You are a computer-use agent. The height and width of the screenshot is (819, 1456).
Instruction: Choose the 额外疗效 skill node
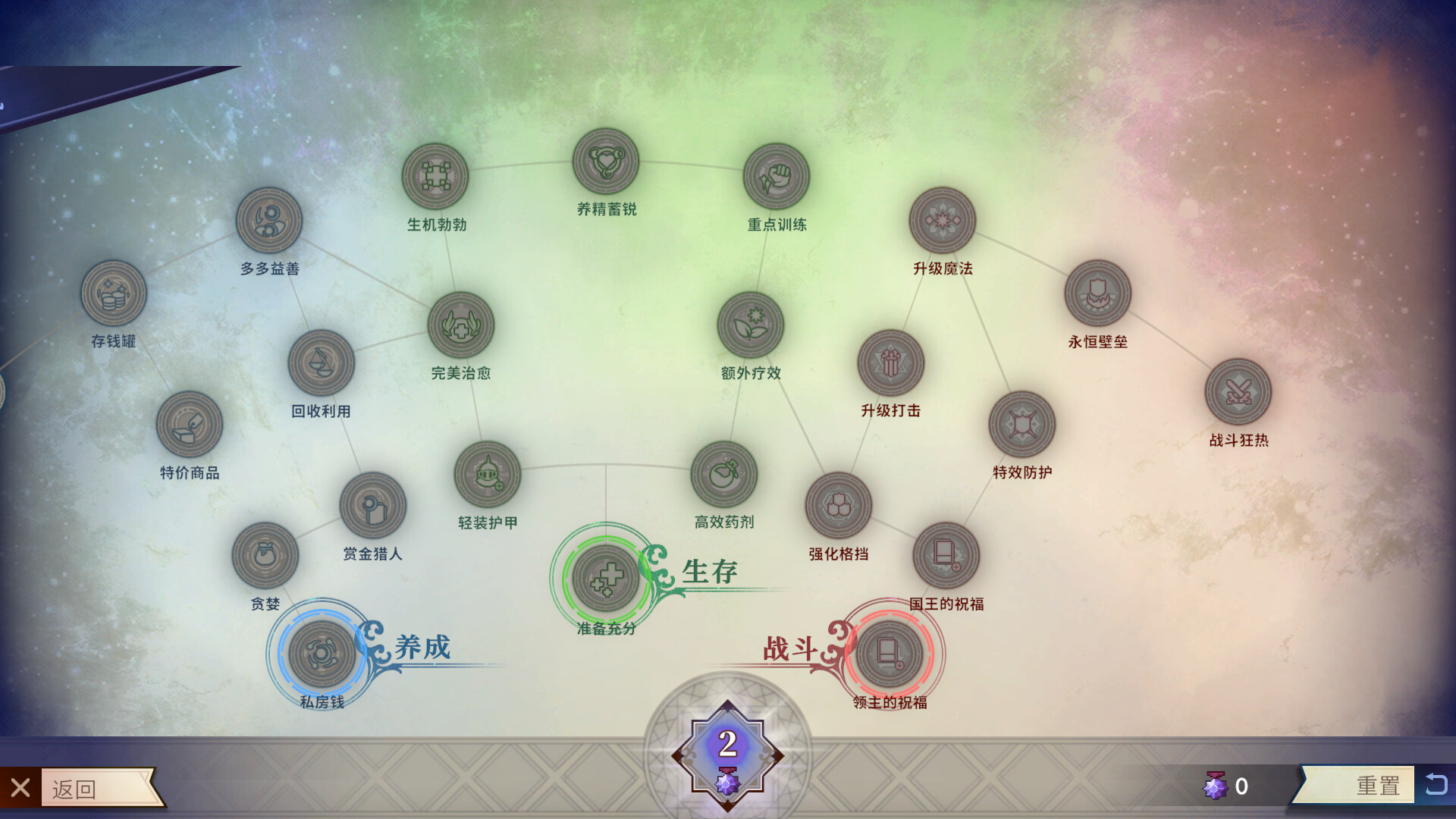pyautogui.click(x=751, y=325)
